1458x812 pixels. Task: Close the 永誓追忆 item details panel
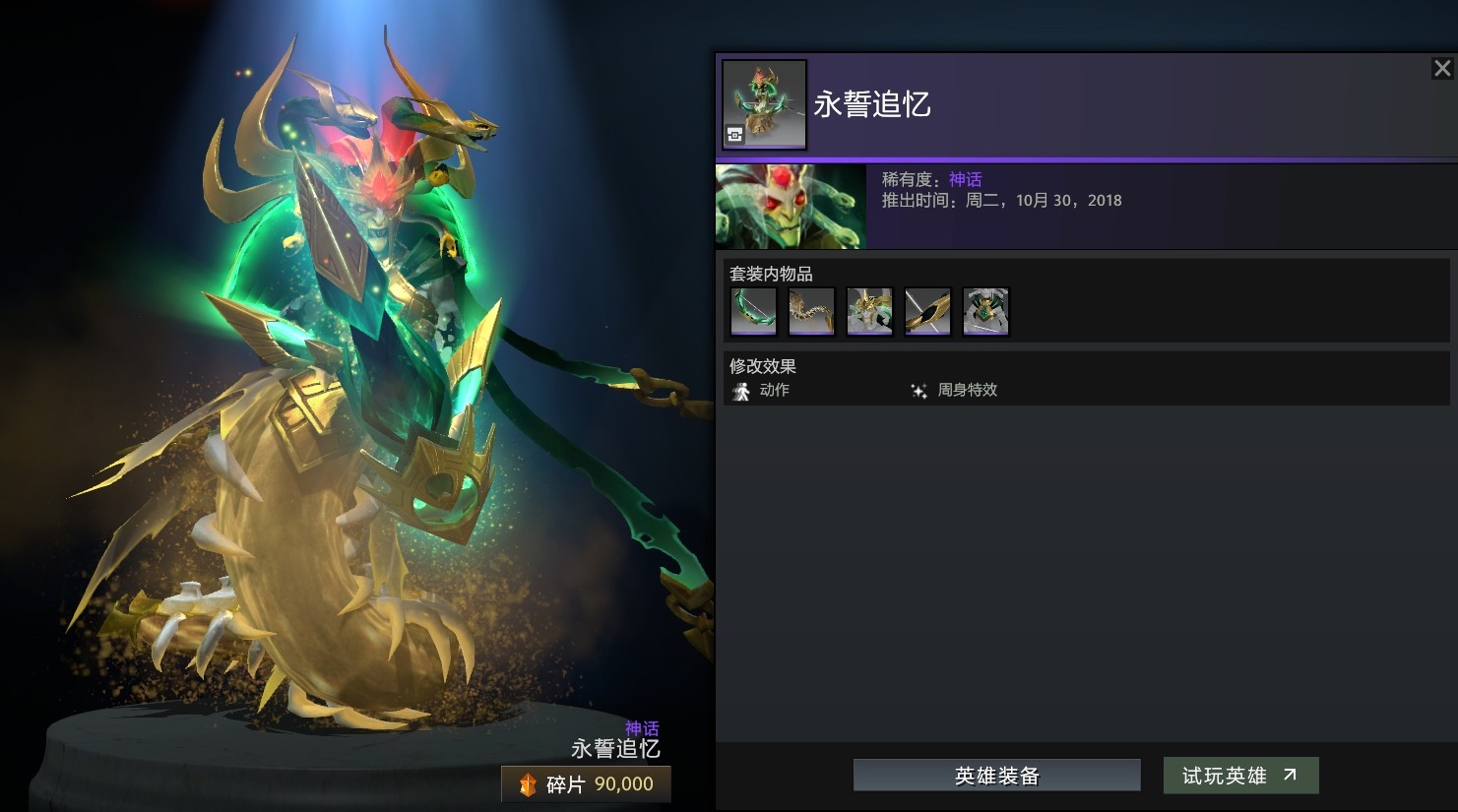point(1441,68)
